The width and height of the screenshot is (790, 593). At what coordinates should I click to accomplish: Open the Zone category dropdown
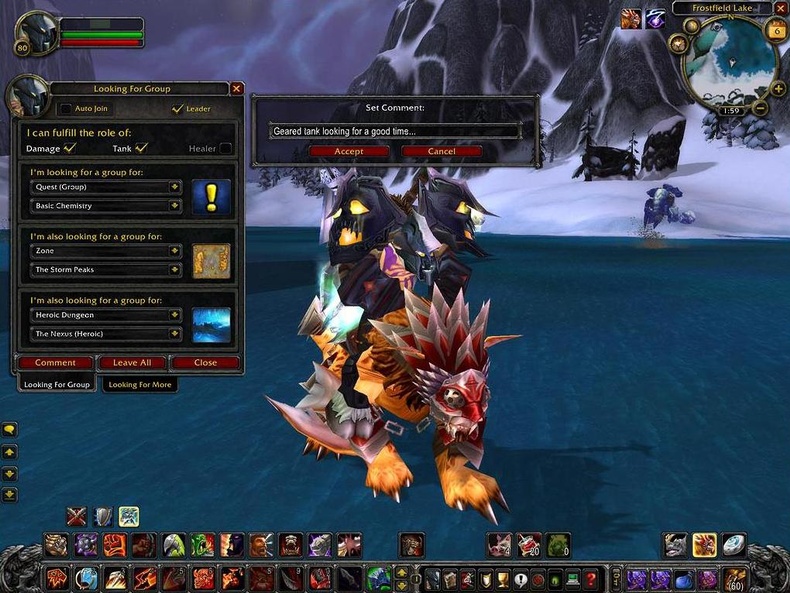point(175,250)
